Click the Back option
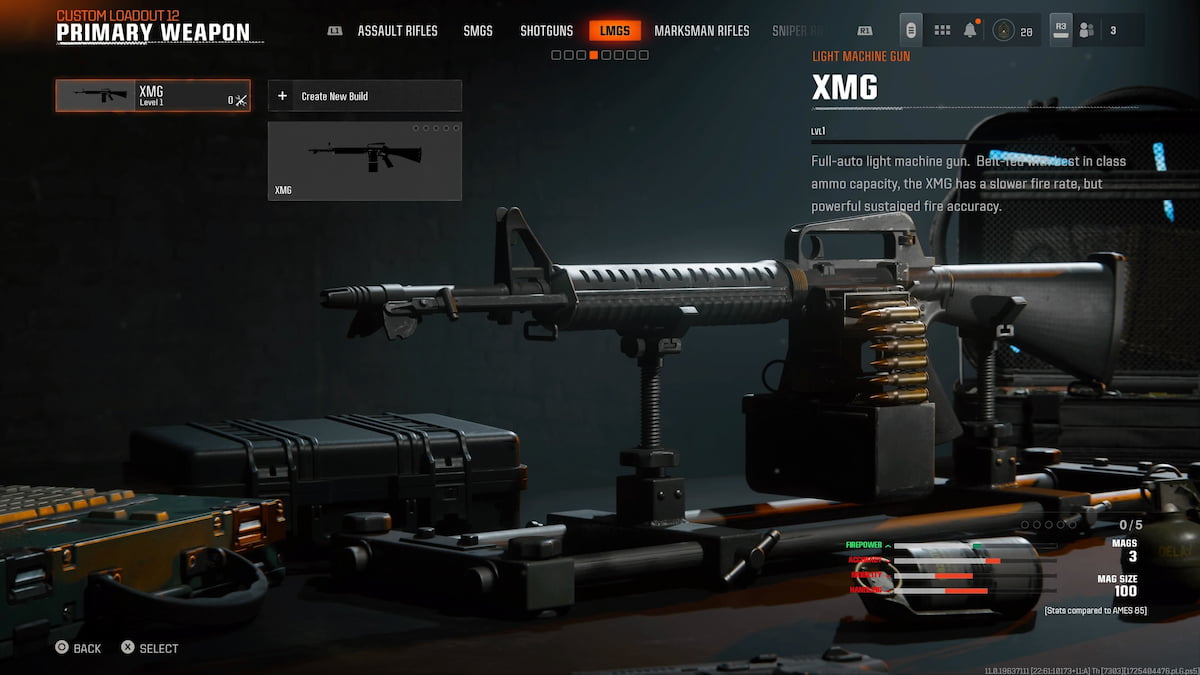The image size is (1200, 675). coord(79,648)
